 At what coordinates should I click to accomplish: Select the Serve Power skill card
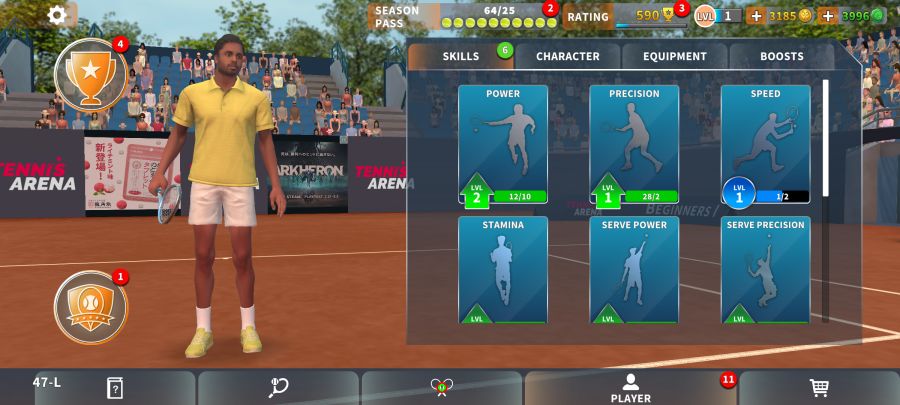click(x=634, y=270)
